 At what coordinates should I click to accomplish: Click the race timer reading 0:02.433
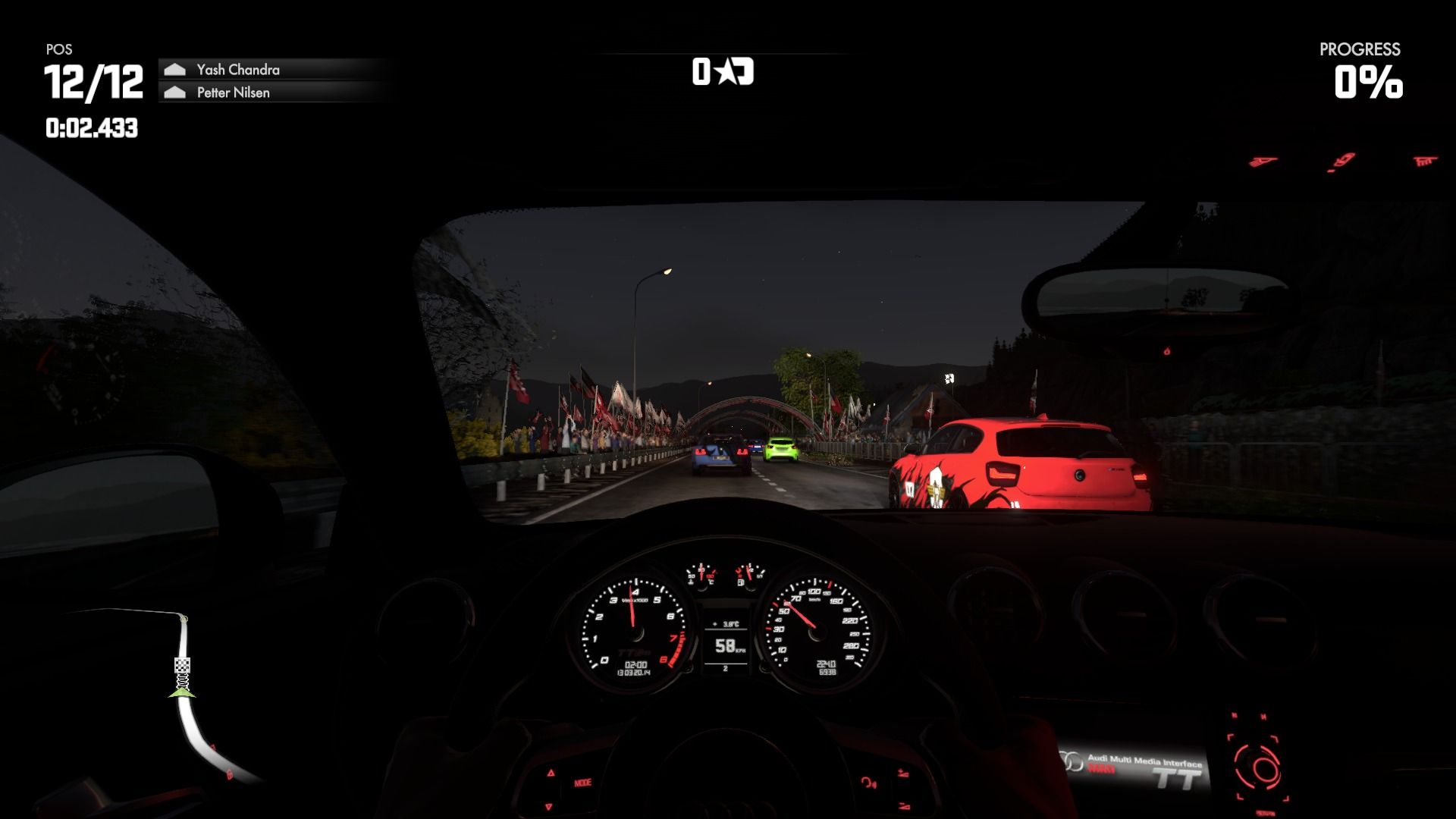point(91,127)
